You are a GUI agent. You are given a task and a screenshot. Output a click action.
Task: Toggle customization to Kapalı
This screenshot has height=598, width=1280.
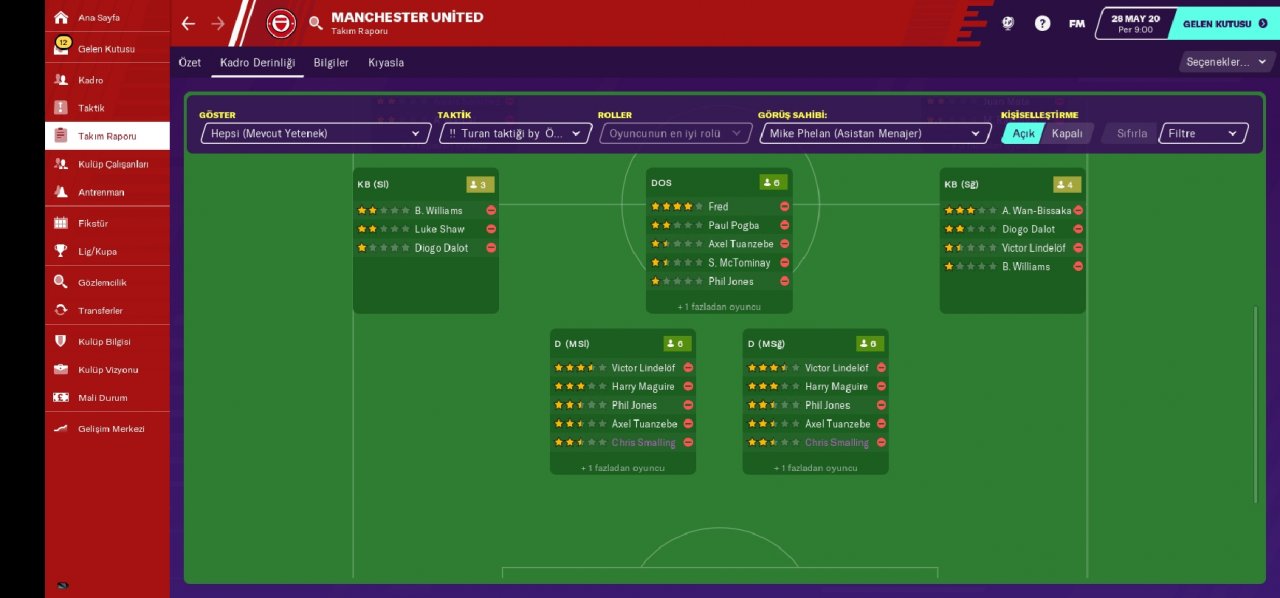pos(1066,133)
